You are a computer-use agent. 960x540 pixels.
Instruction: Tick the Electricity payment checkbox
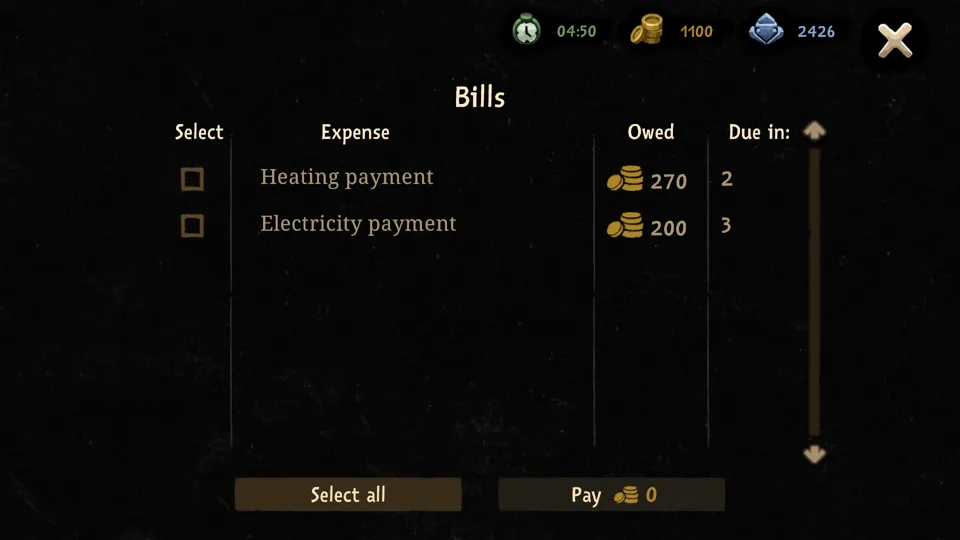pos(192,226)
